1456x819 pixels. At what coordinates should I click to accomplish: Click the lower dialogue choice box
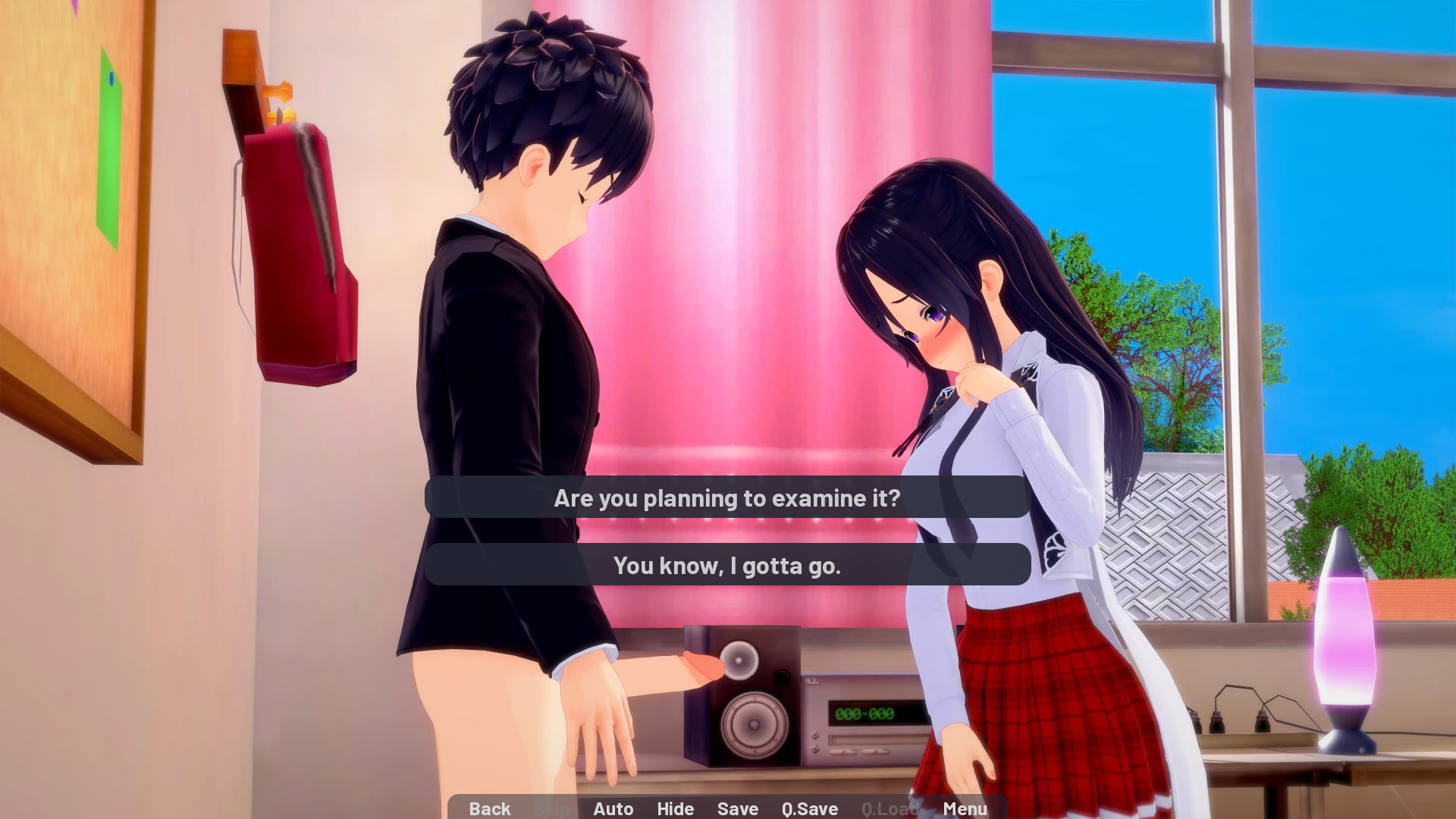pyautogui.click(x=726, y=565)
